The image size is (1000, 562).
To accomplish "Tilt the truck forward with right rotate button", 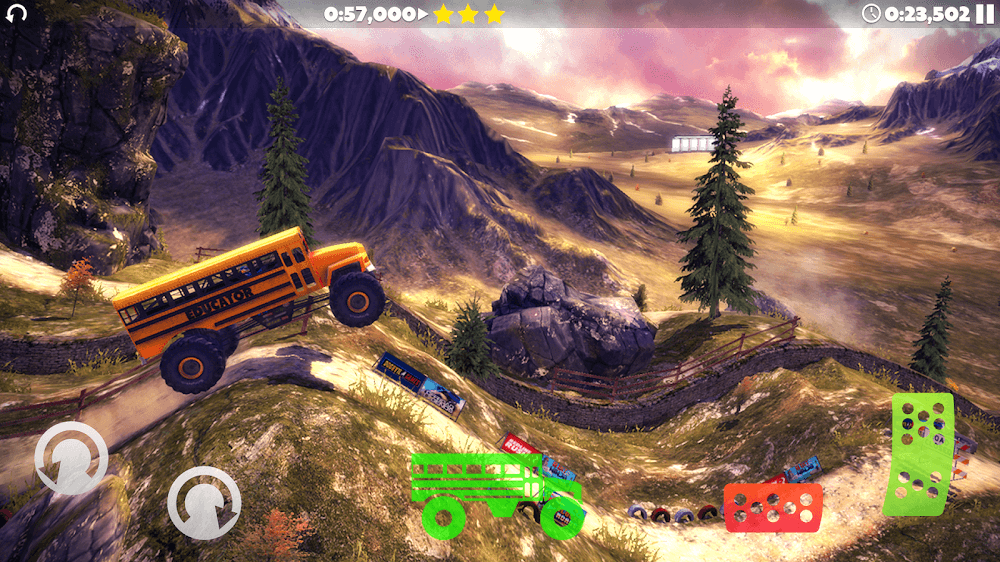I will click(204, 502).
